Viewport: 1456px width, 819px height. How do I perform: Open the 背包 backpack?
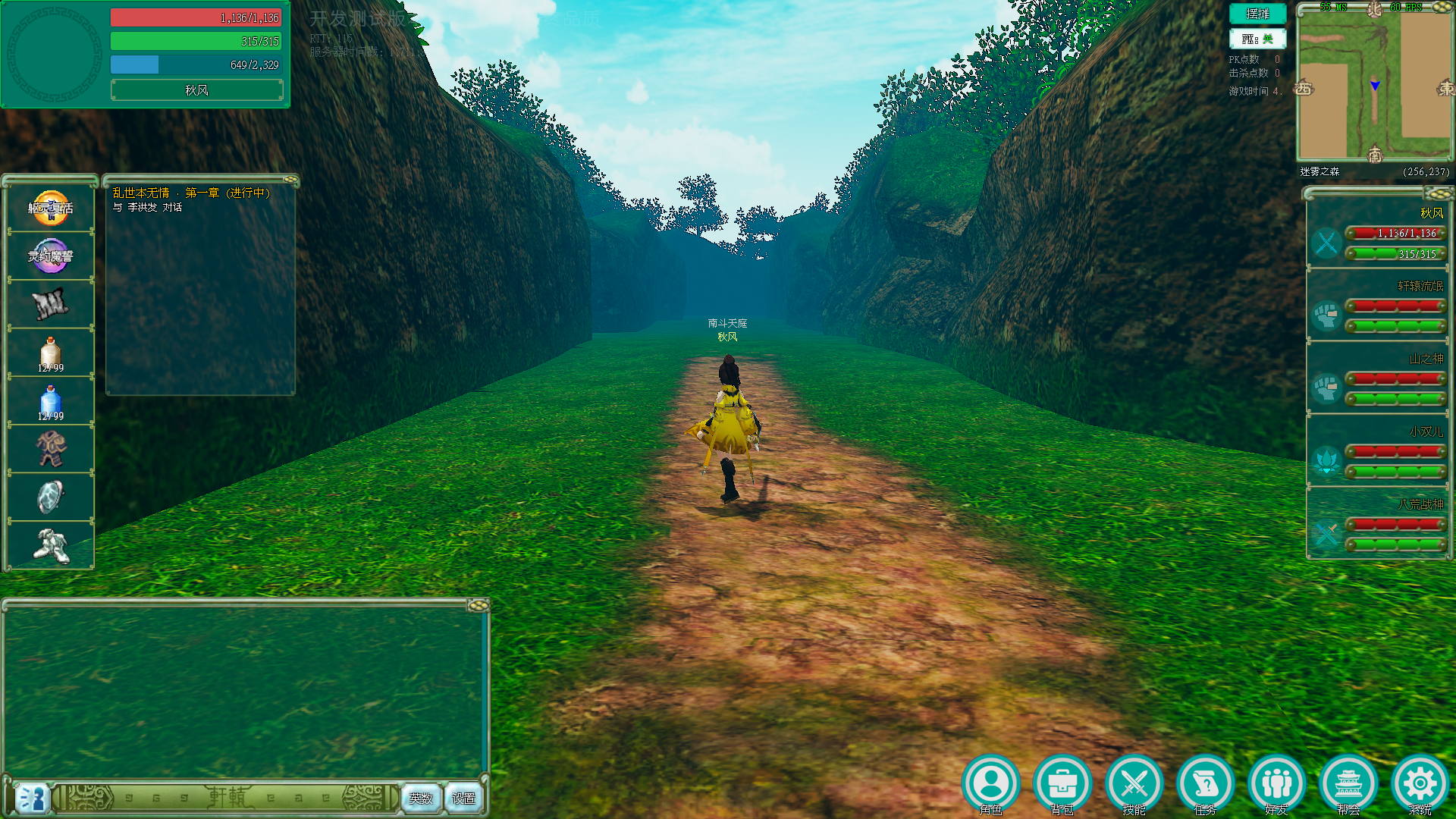pyautogui.click(x=1062, y=783)
